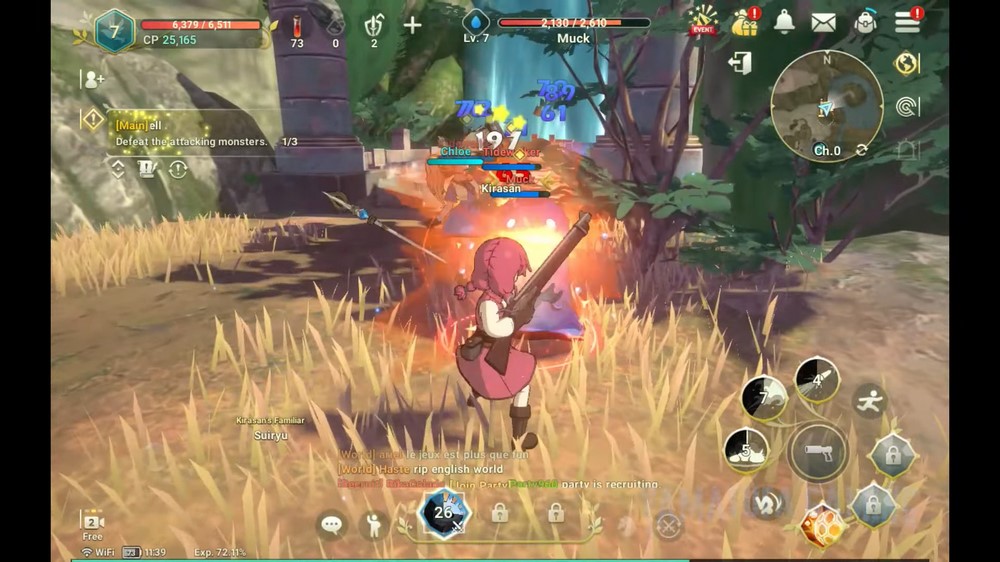Activate the familiar skill showing 26
Image resolution: width=1000 pixels, height=562 pixels.
tap(443, 514)
